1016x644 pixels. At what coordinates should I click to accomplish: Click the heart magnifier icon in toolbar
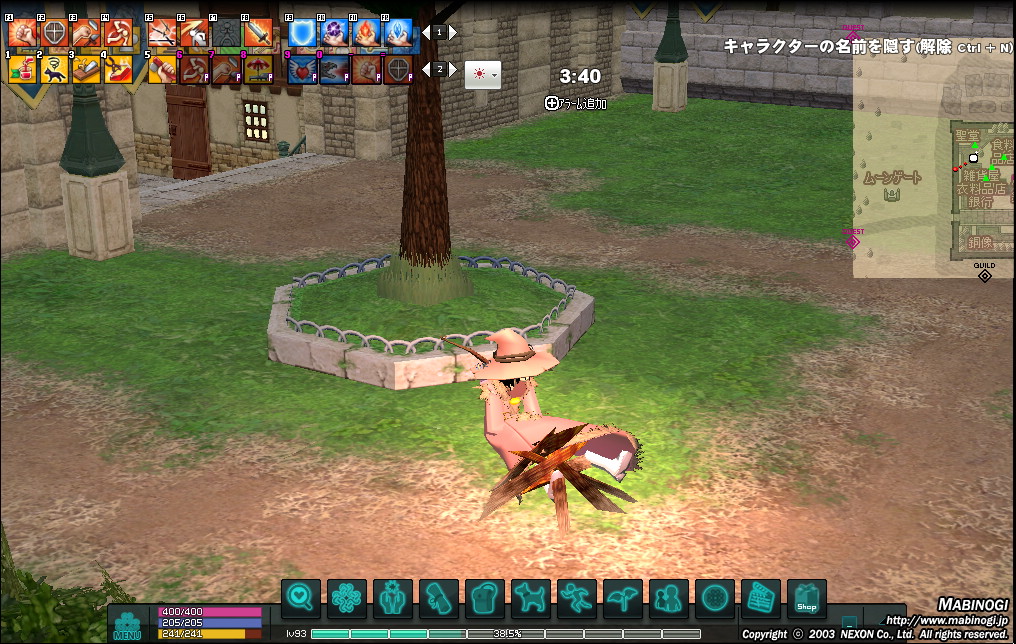pyautogui.click(x=300, y=599)
